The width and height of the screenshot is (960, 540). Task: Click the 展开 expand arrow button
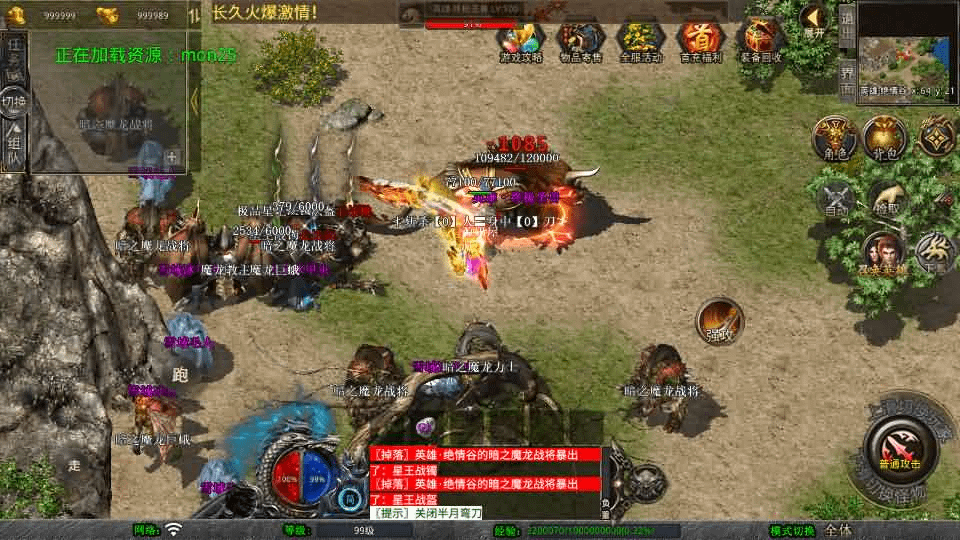[814, 18]
